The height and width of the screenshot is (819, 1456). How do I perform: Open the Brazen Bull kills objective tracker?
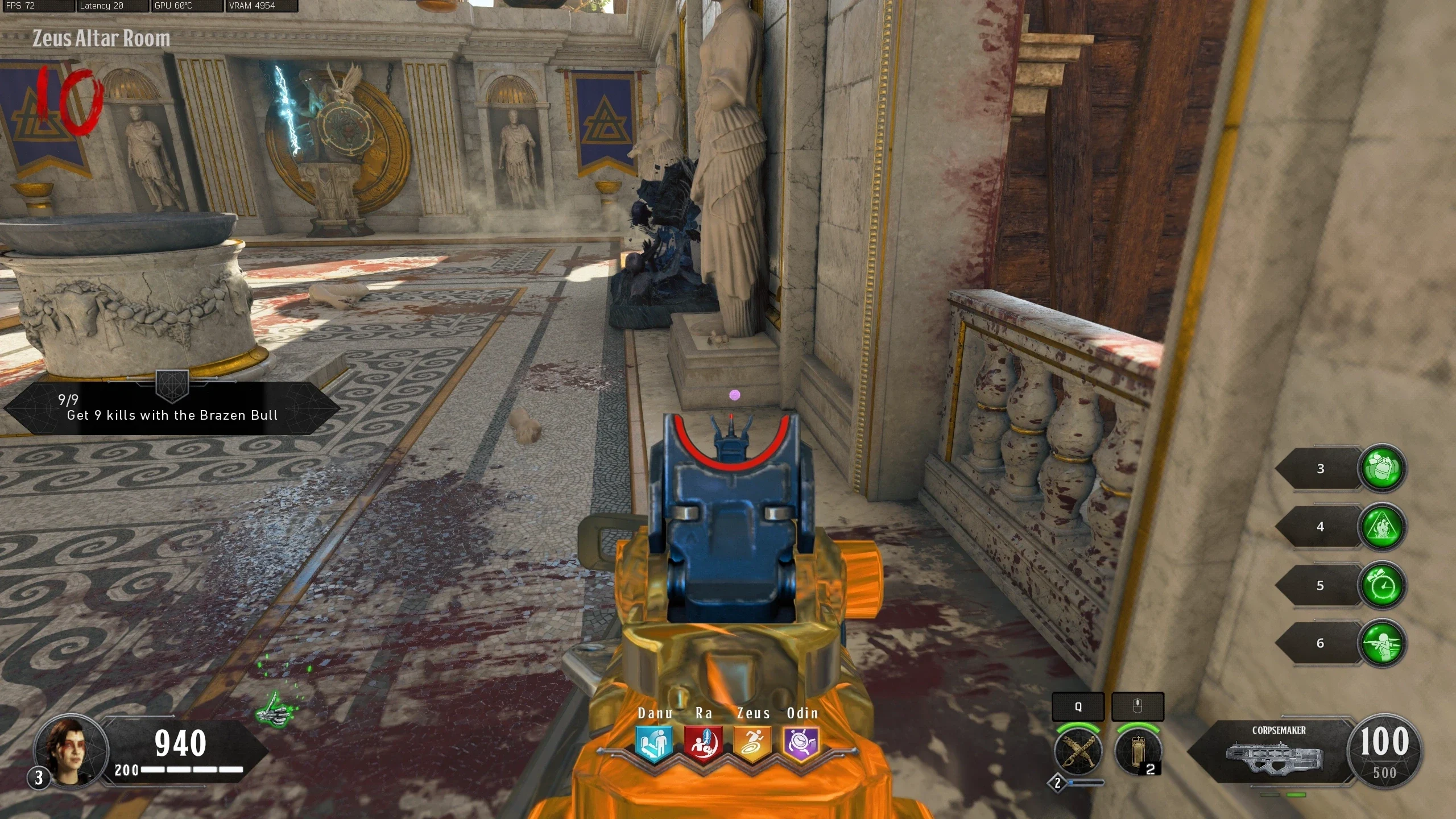tap(172, 408)
